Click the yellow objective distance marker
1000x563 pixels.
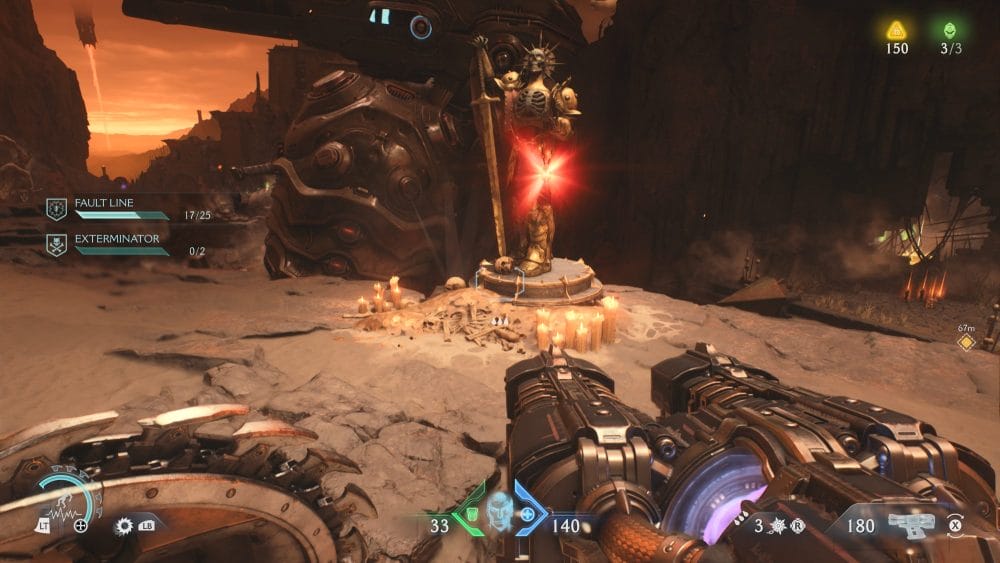pyautogui.click(x=965, y=342)
